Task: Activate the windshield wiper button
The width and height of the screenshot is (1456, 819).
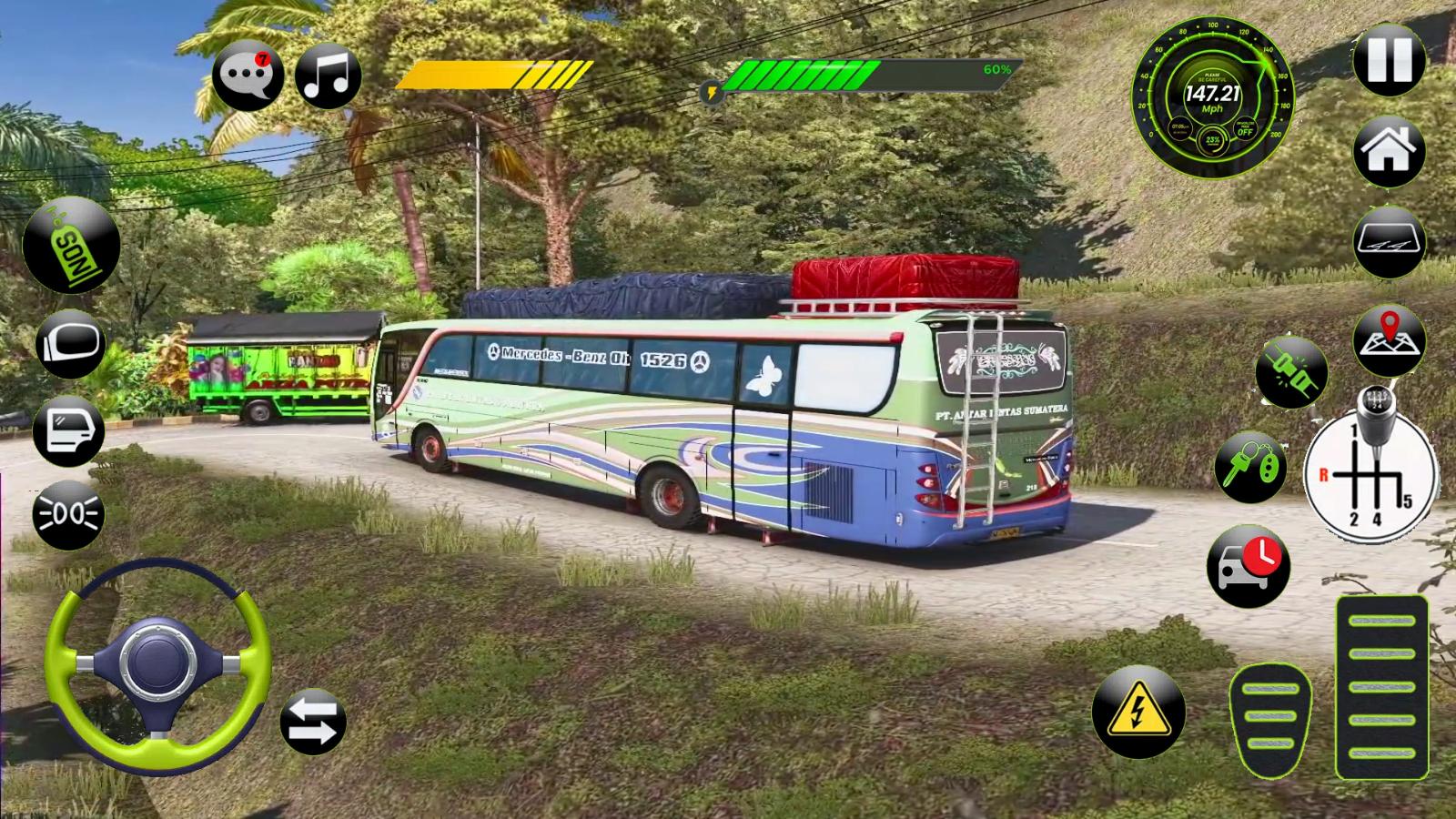Action: (x=1389, y=244)
